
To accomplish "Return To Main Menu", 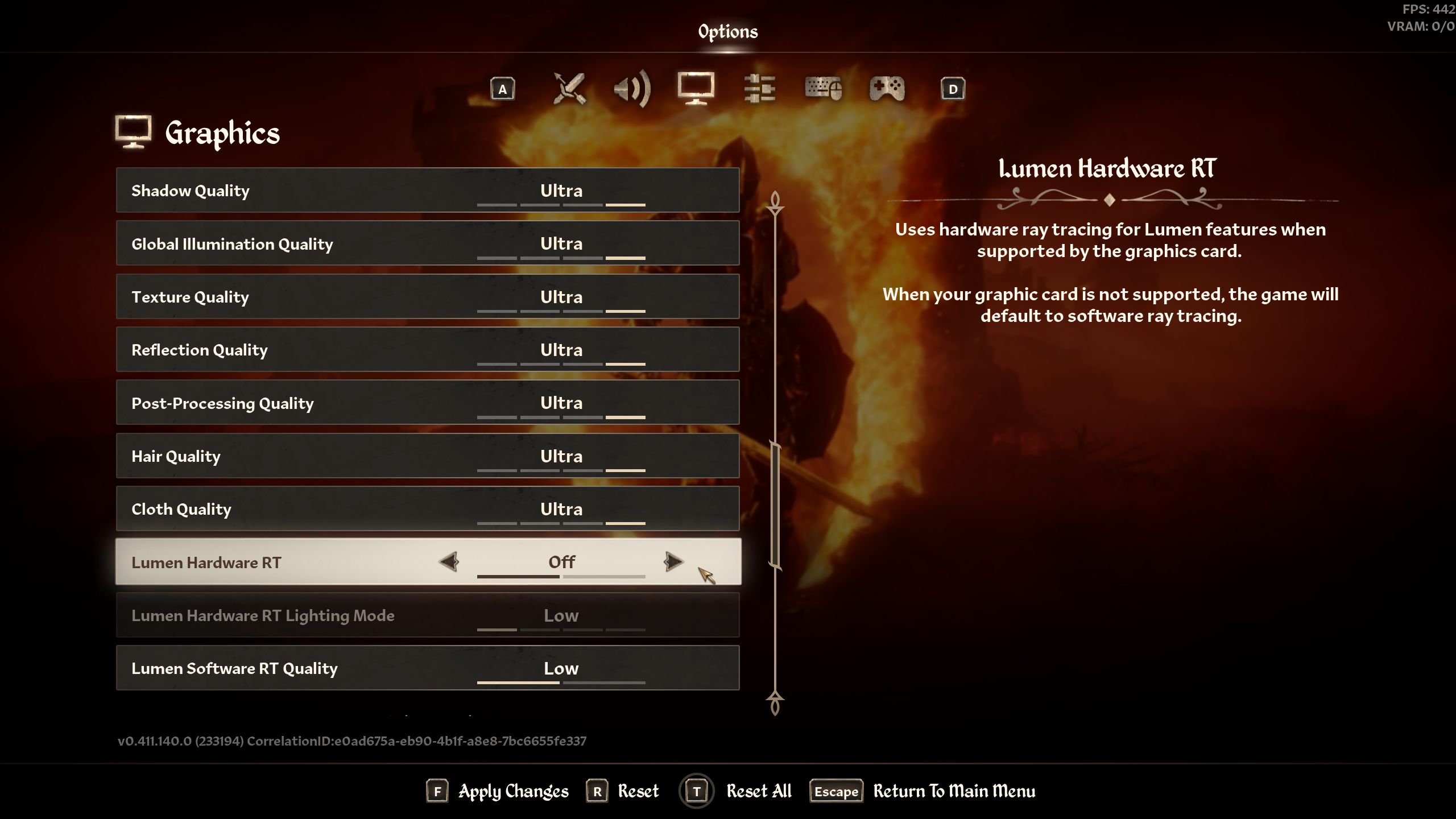I will coord(954,791).
